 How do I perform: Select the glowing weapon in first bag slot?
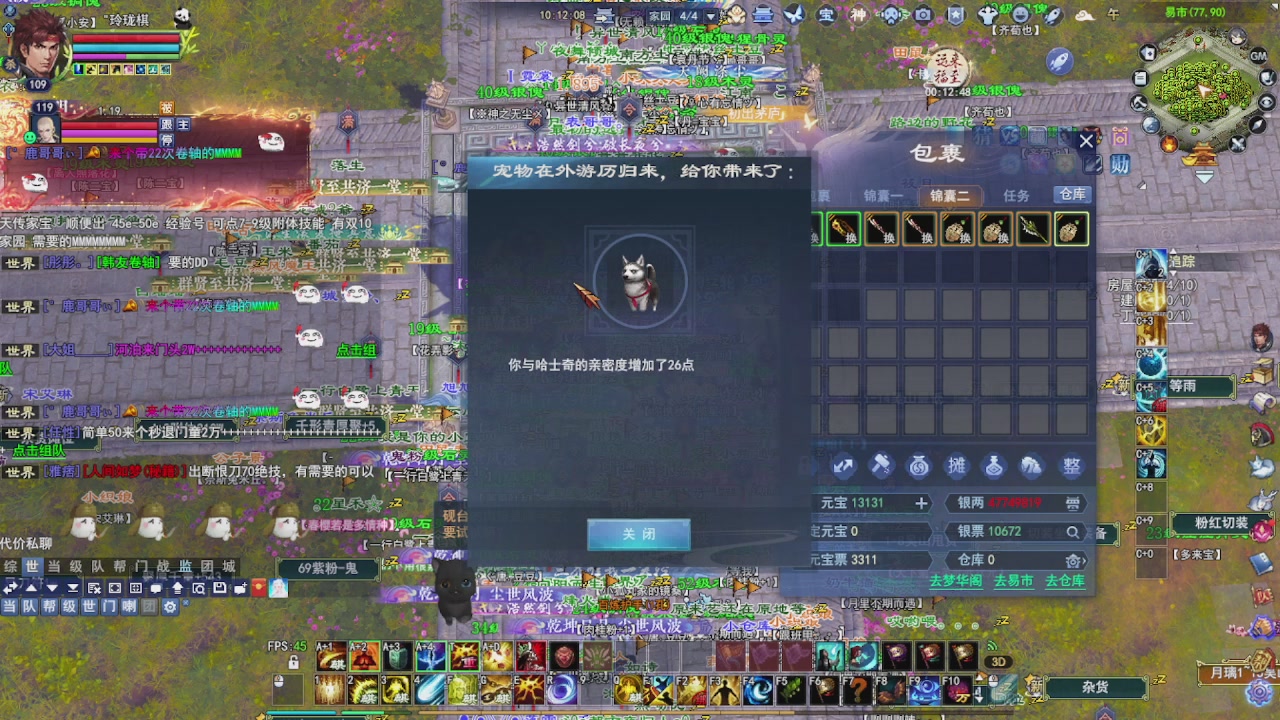843,229
